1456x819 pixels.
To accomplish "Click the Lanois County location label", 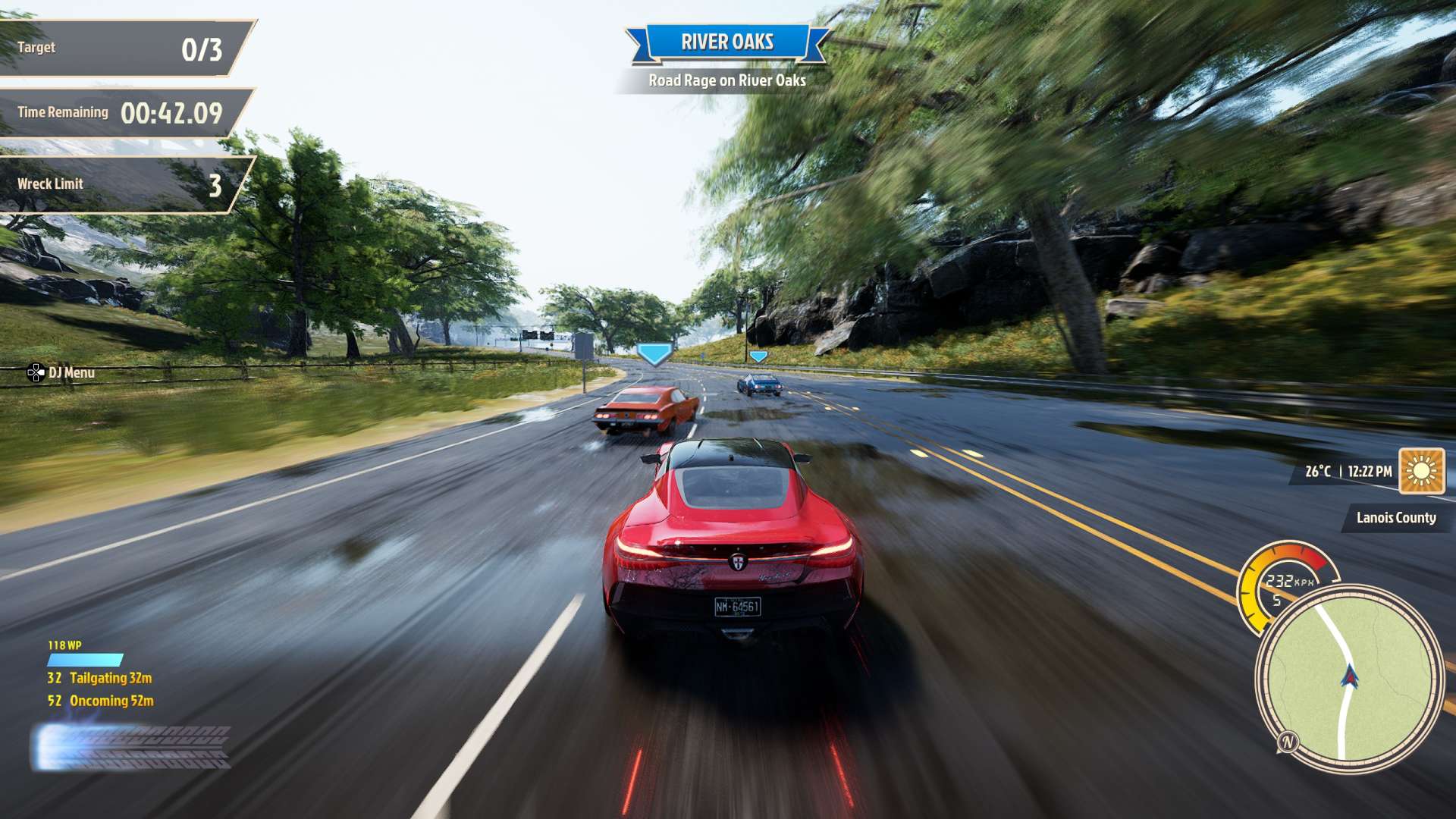I will pos(1395,518).
